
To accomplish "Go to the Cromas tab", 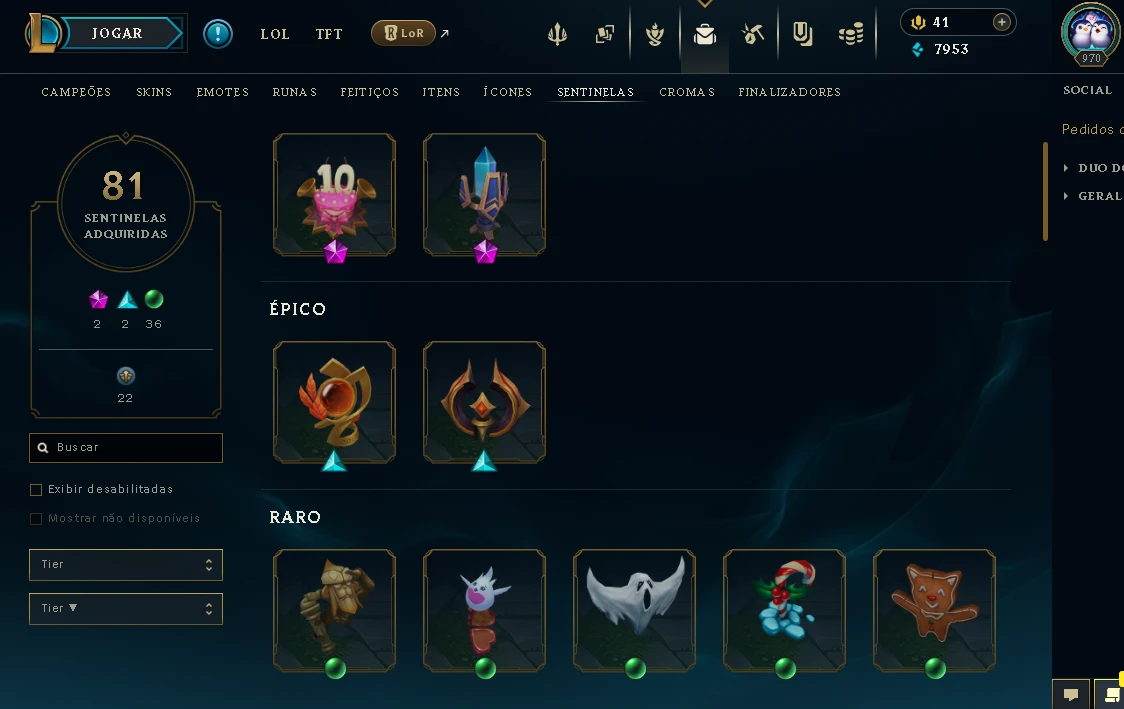I will [687, 92].
